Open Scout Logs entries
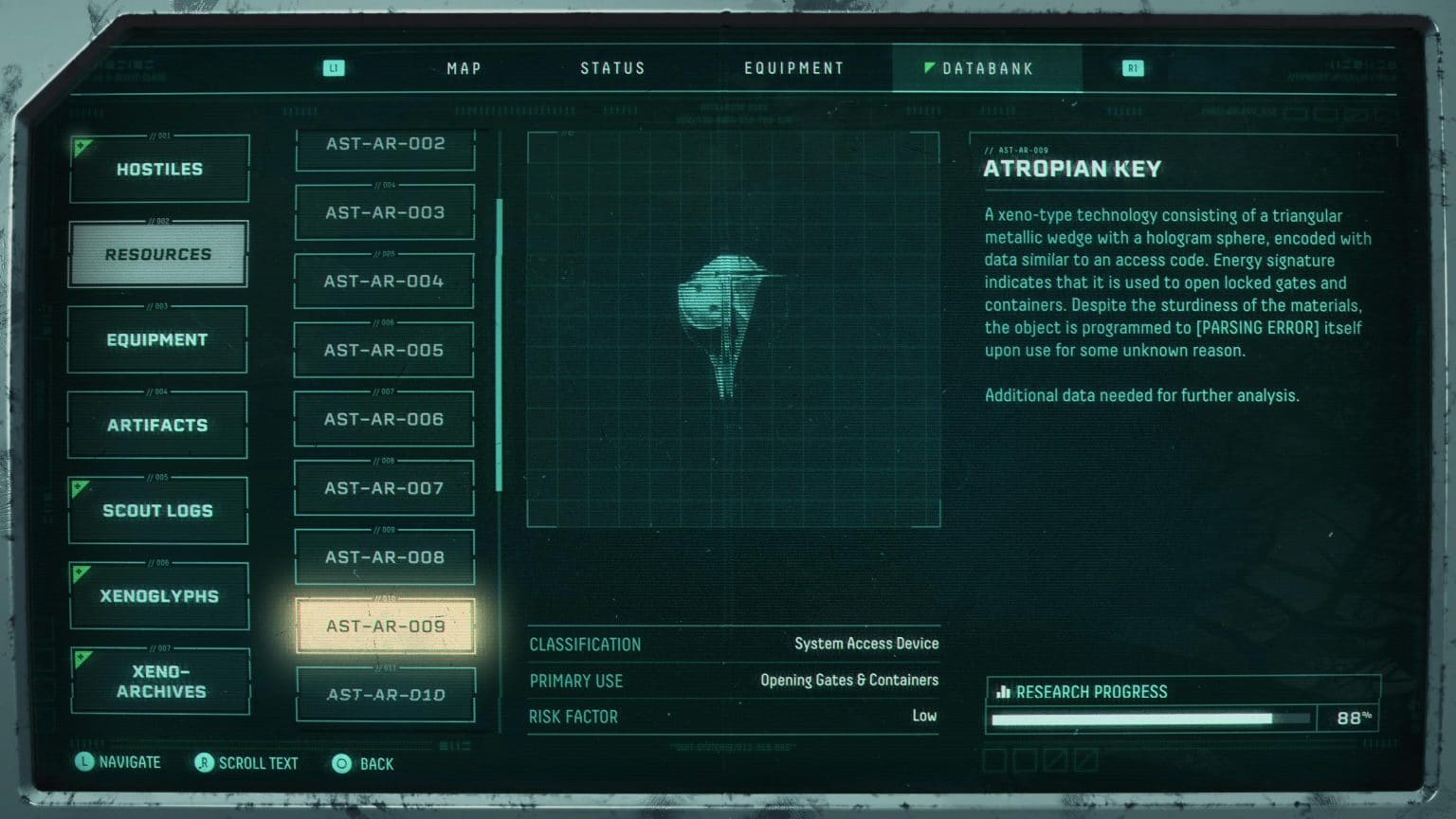Screen dimensions: 1456x819 157,510
